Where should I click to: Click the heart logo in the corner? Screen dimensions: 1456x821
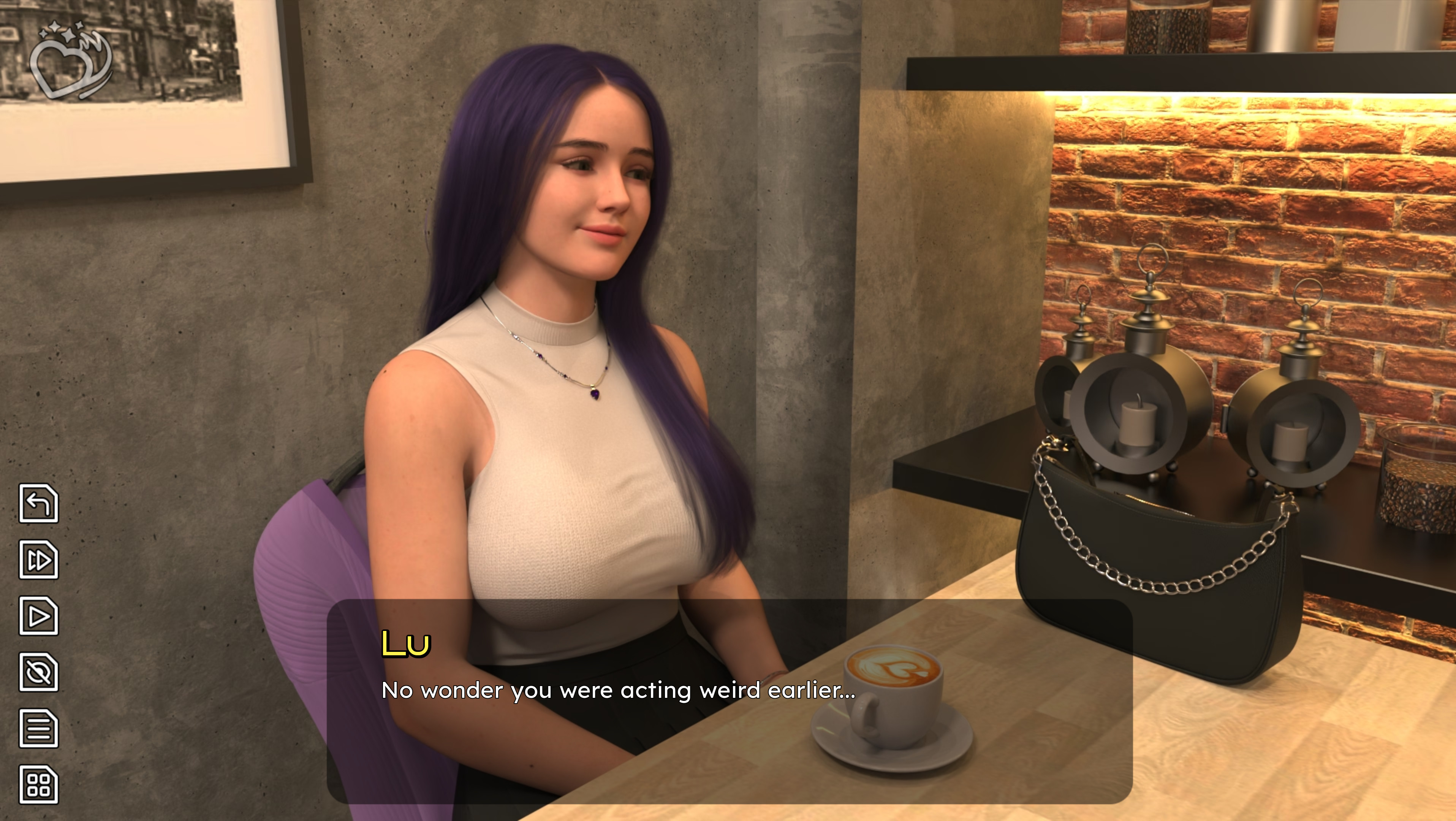click(71, 61)
